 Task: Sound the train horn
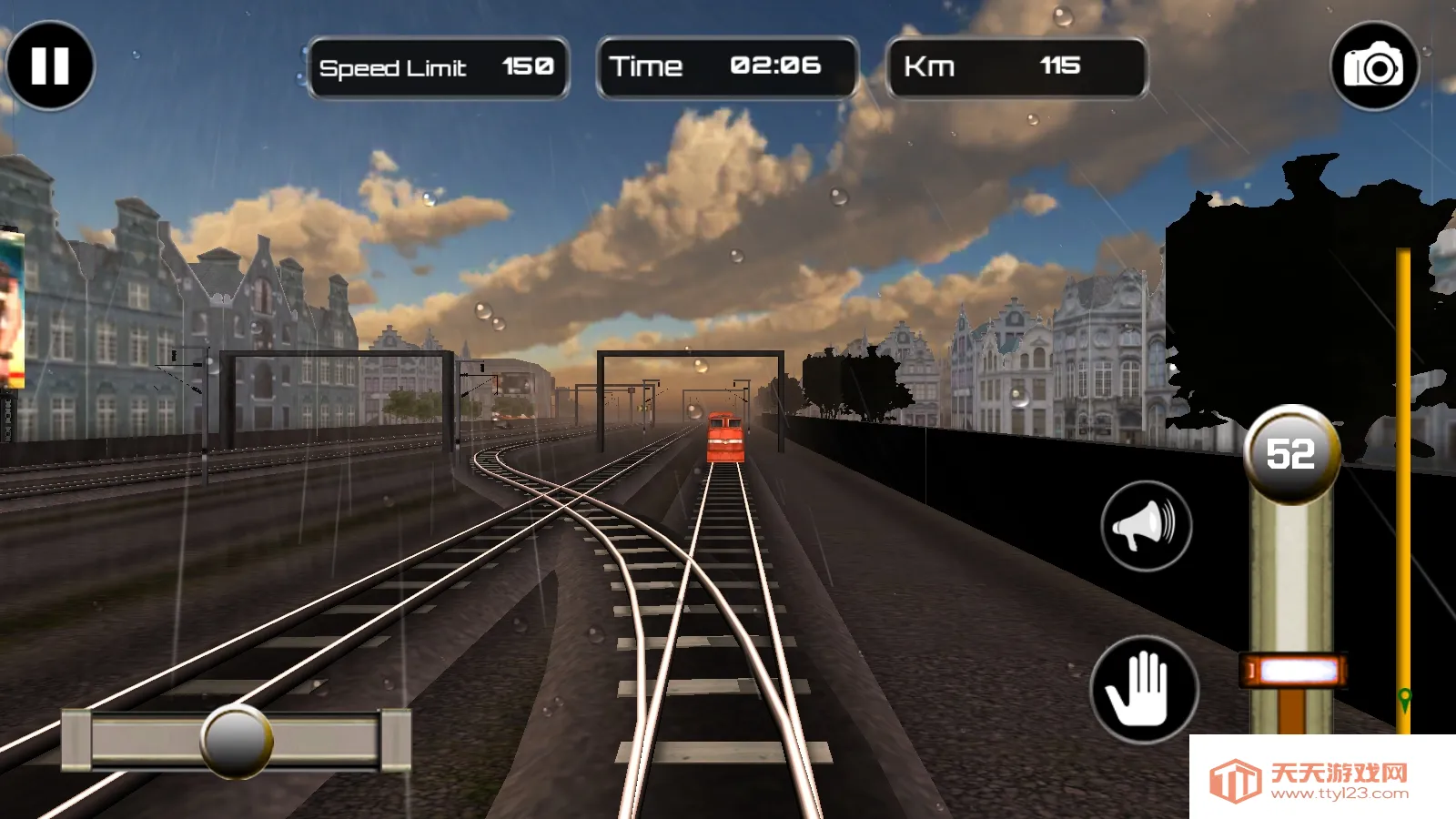pyautogui.click(x=1146, y=526)
